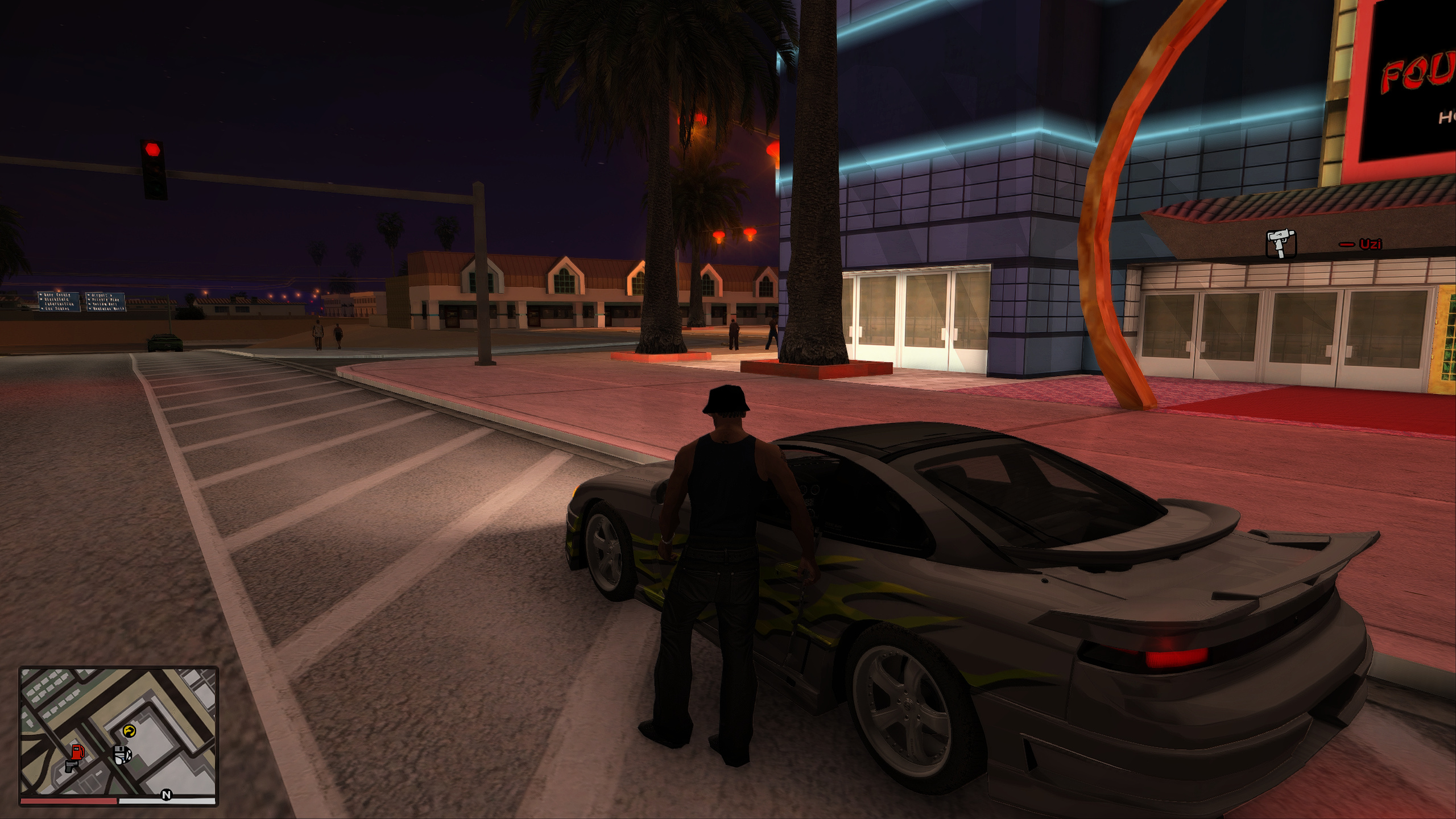Select the Uzi weapon icon

[1281, 244]
